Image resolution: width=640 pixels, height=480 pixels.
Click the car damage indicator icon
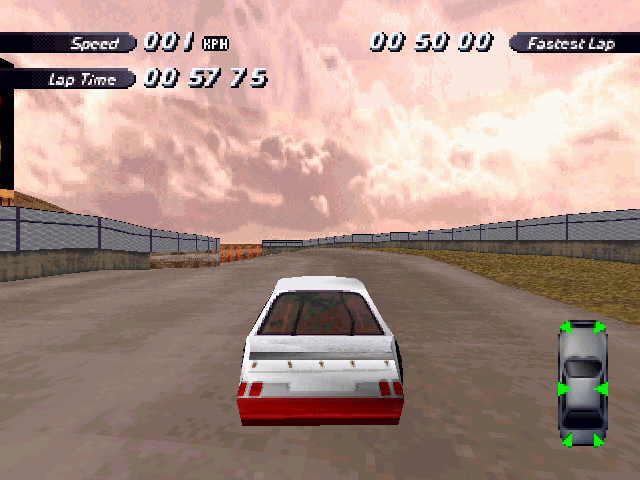coord(583,384)
